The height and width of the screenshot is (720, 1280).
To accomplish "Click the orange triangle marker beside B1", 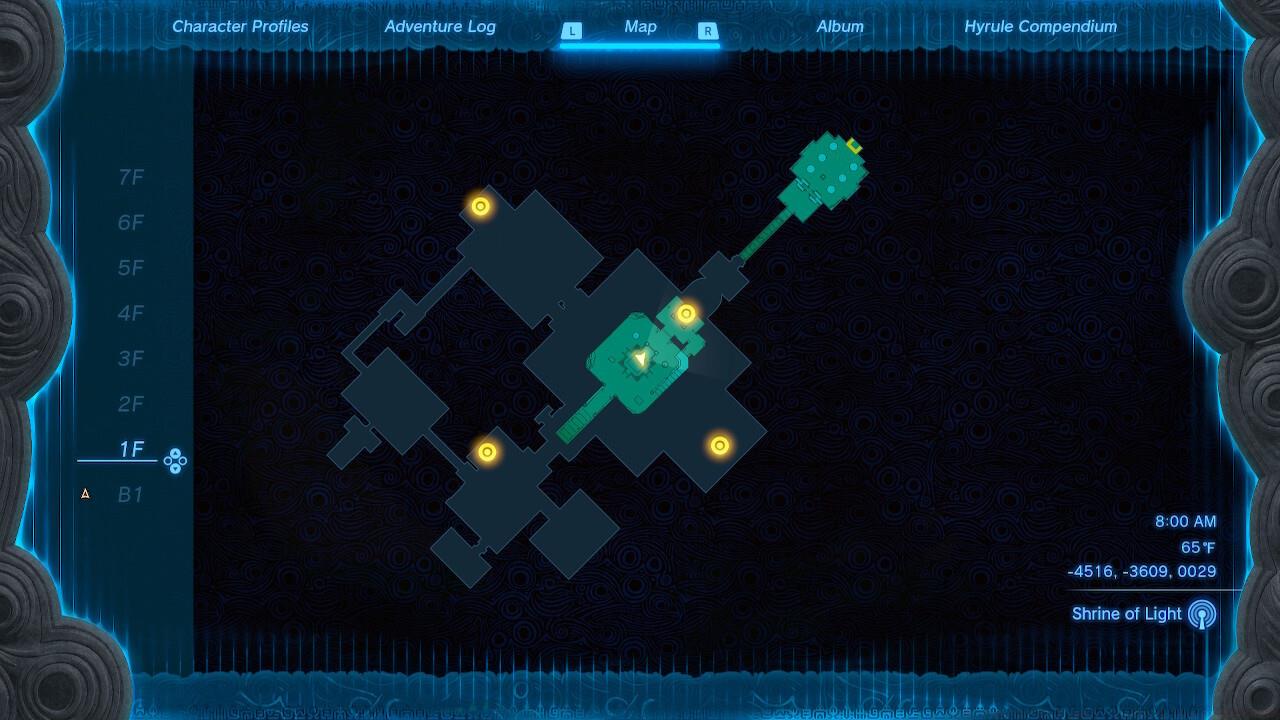I will point(85,494).
